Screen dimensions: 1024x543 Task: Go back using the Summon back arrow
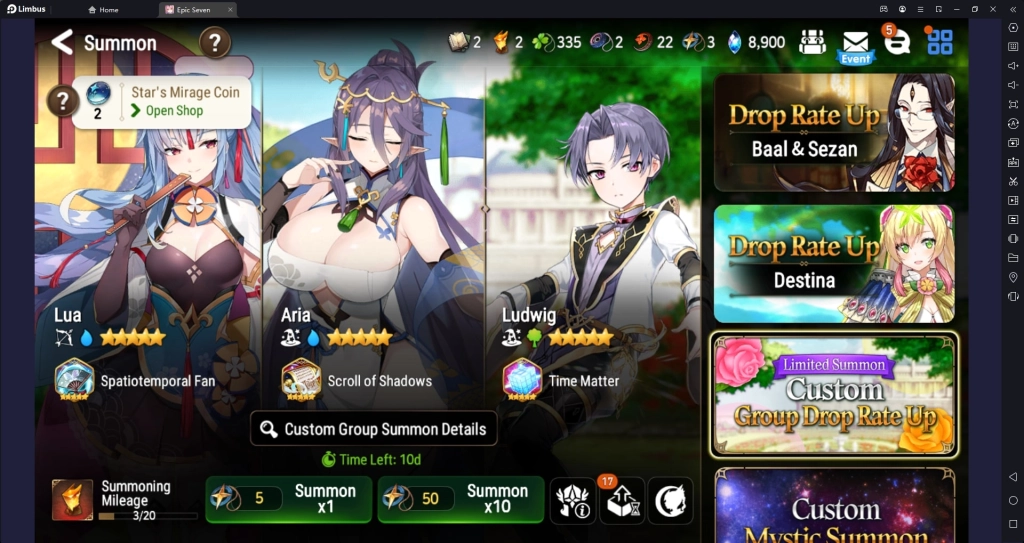point(62,42)
